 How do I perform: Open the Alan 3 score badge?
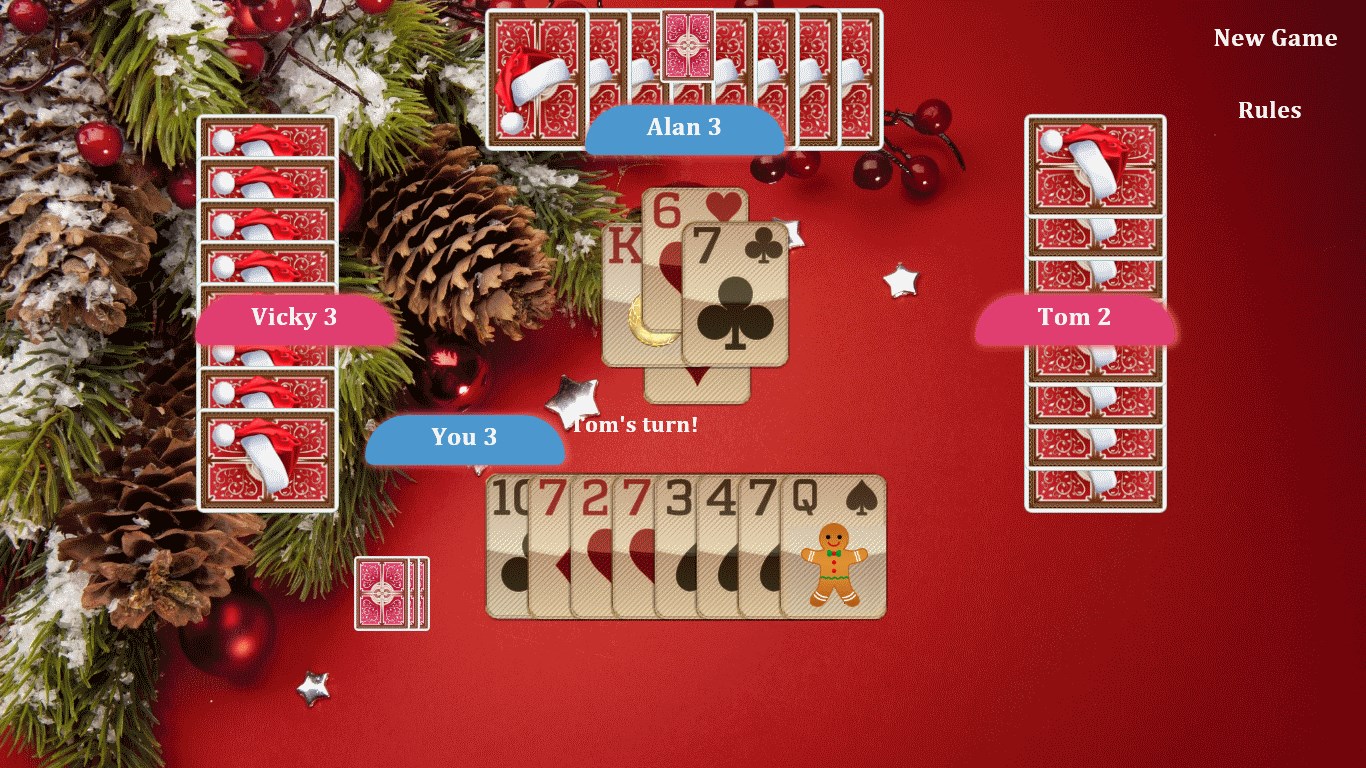[x=685, y=127]
